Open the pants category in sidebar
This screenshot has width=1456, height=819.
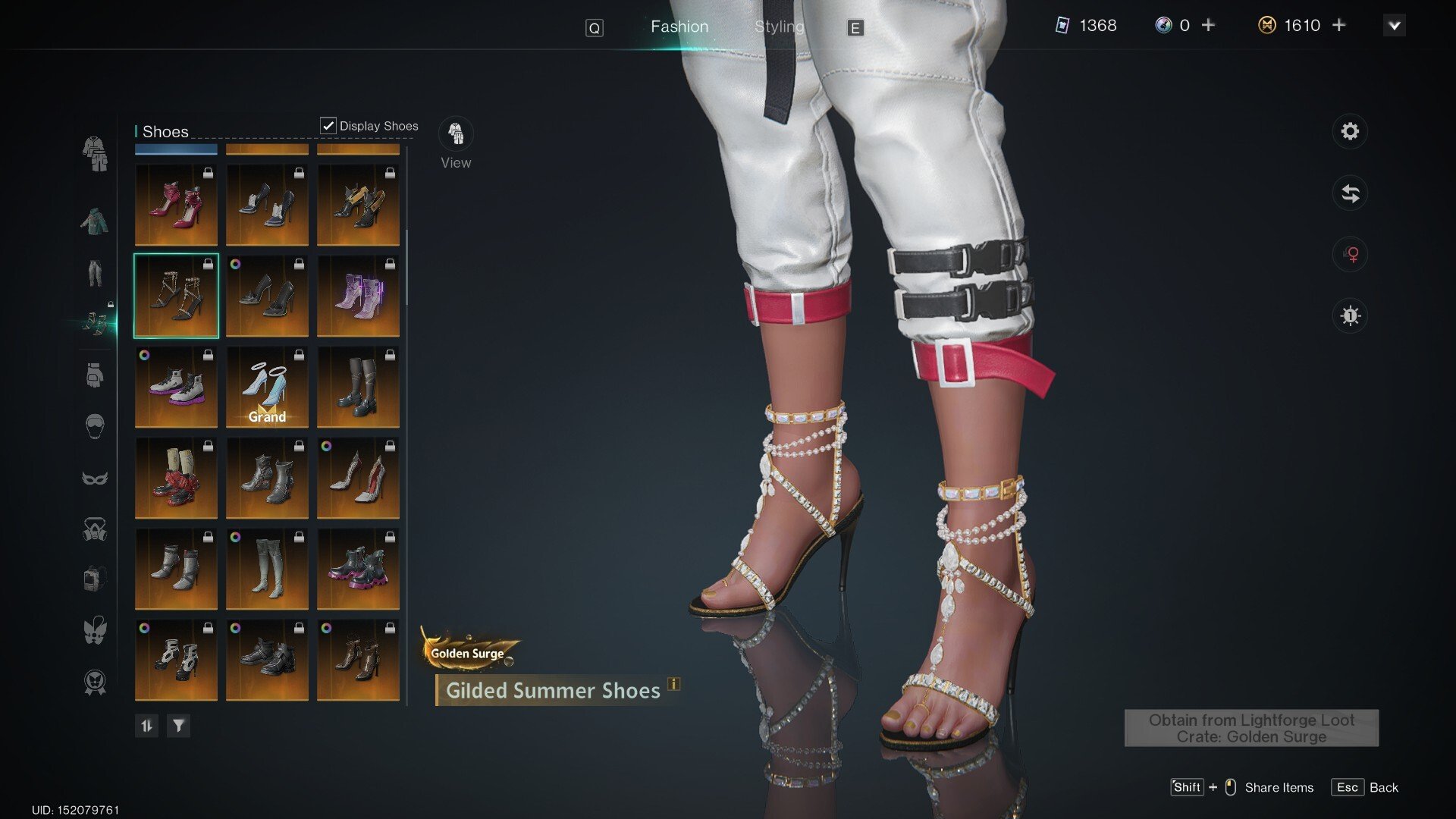tap(95, 273)
